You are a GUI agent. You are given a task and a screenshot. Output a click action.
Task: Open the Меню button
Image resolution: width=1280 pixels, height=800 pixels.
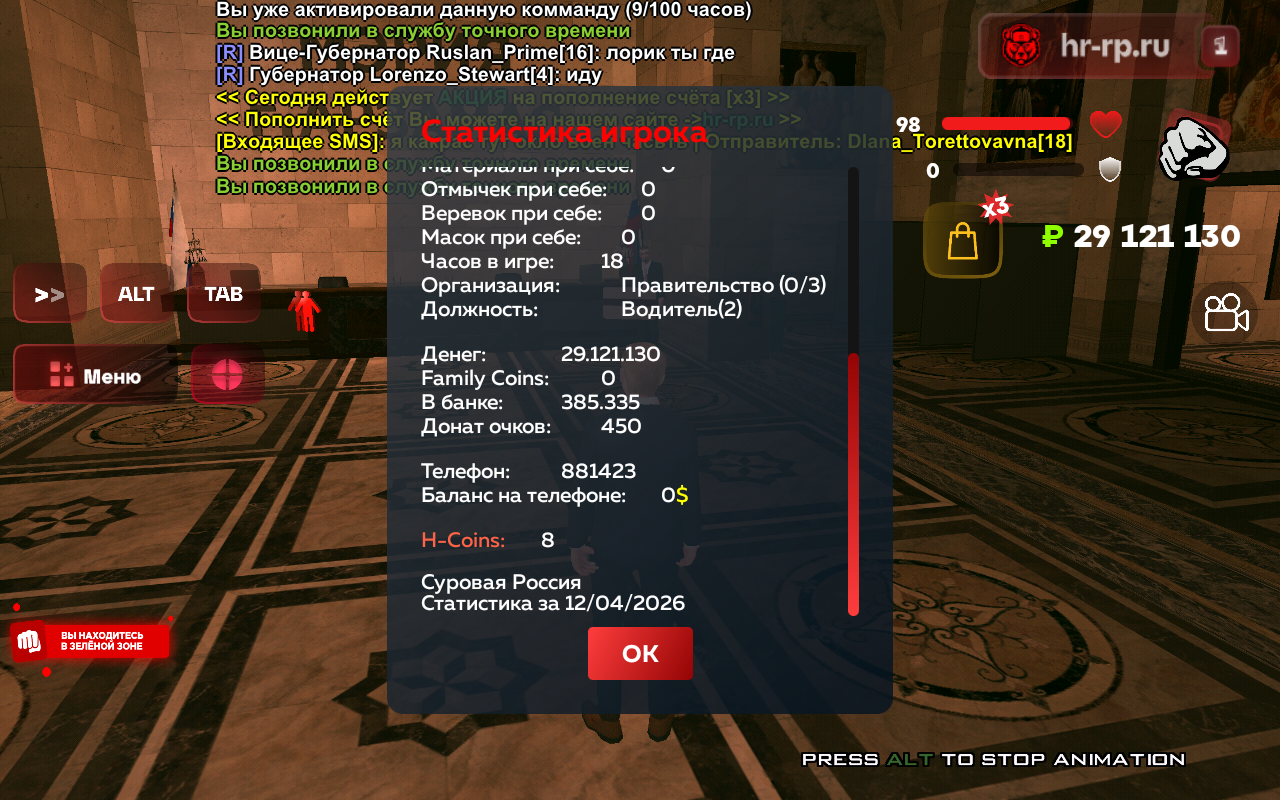pos(96,376)
